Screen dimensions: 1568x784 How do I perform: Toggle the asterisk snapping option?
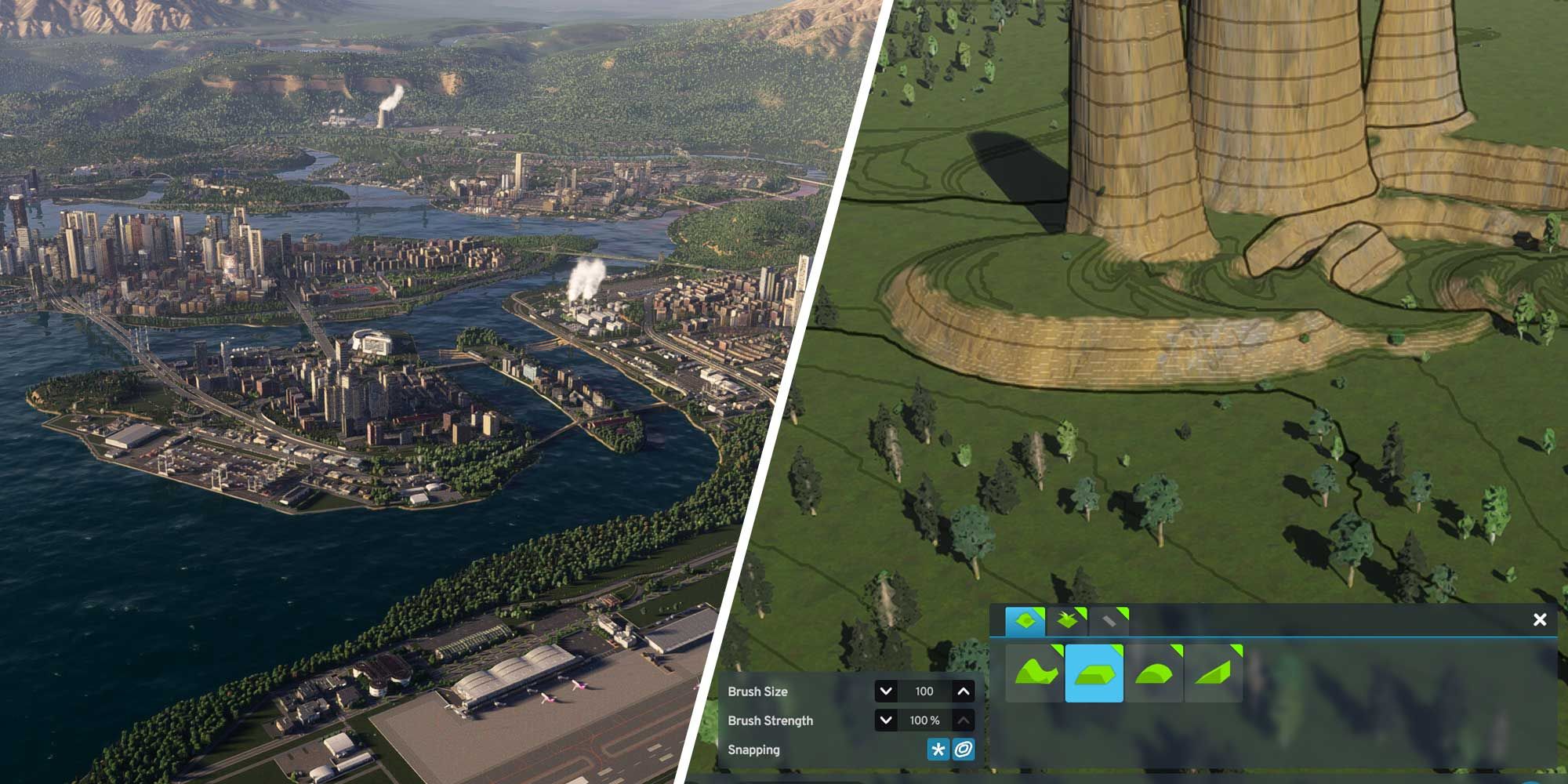938,750
